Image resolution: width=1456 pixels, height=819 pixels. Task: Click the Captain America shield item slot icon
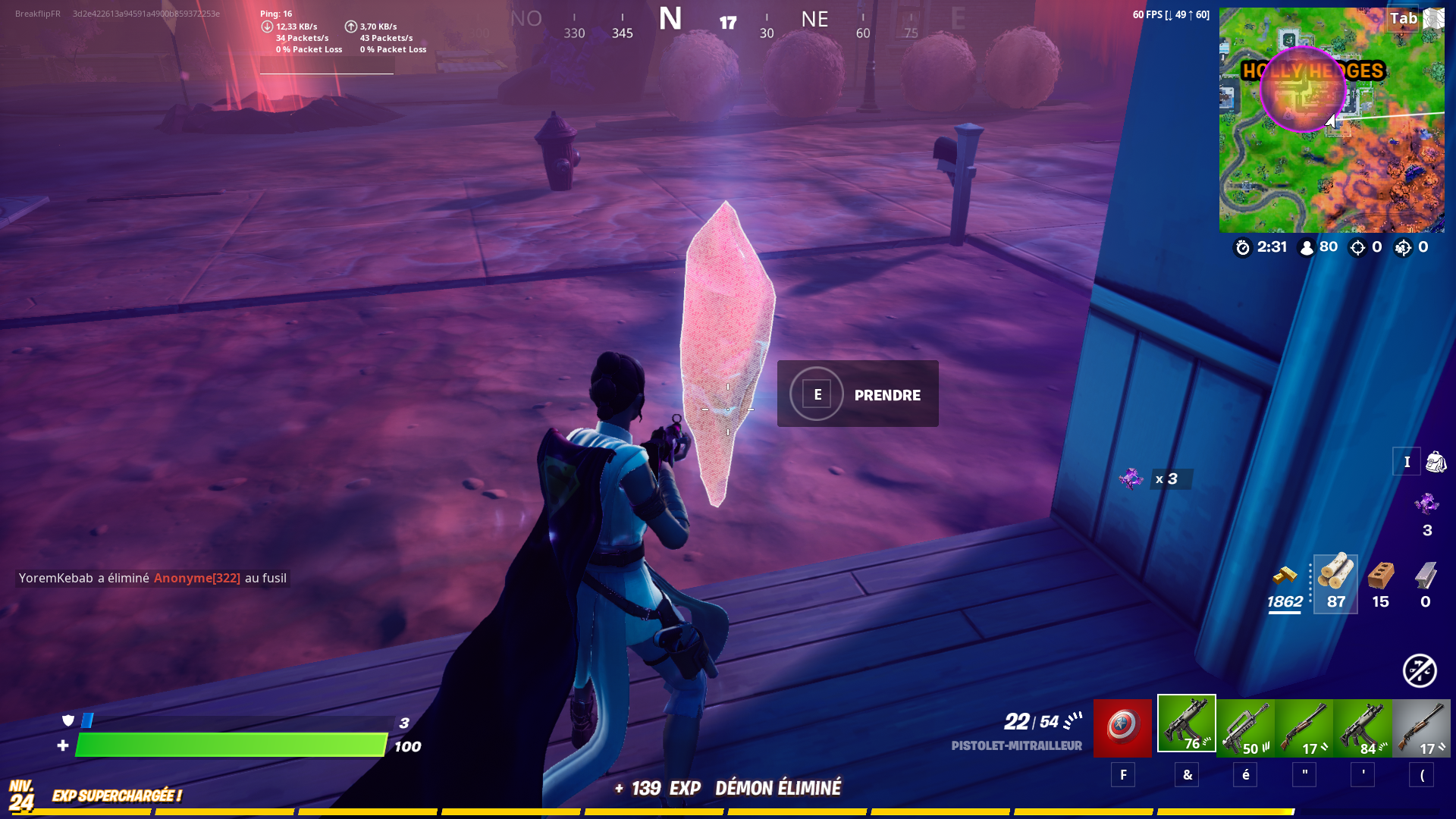[x=1122, y=726]
